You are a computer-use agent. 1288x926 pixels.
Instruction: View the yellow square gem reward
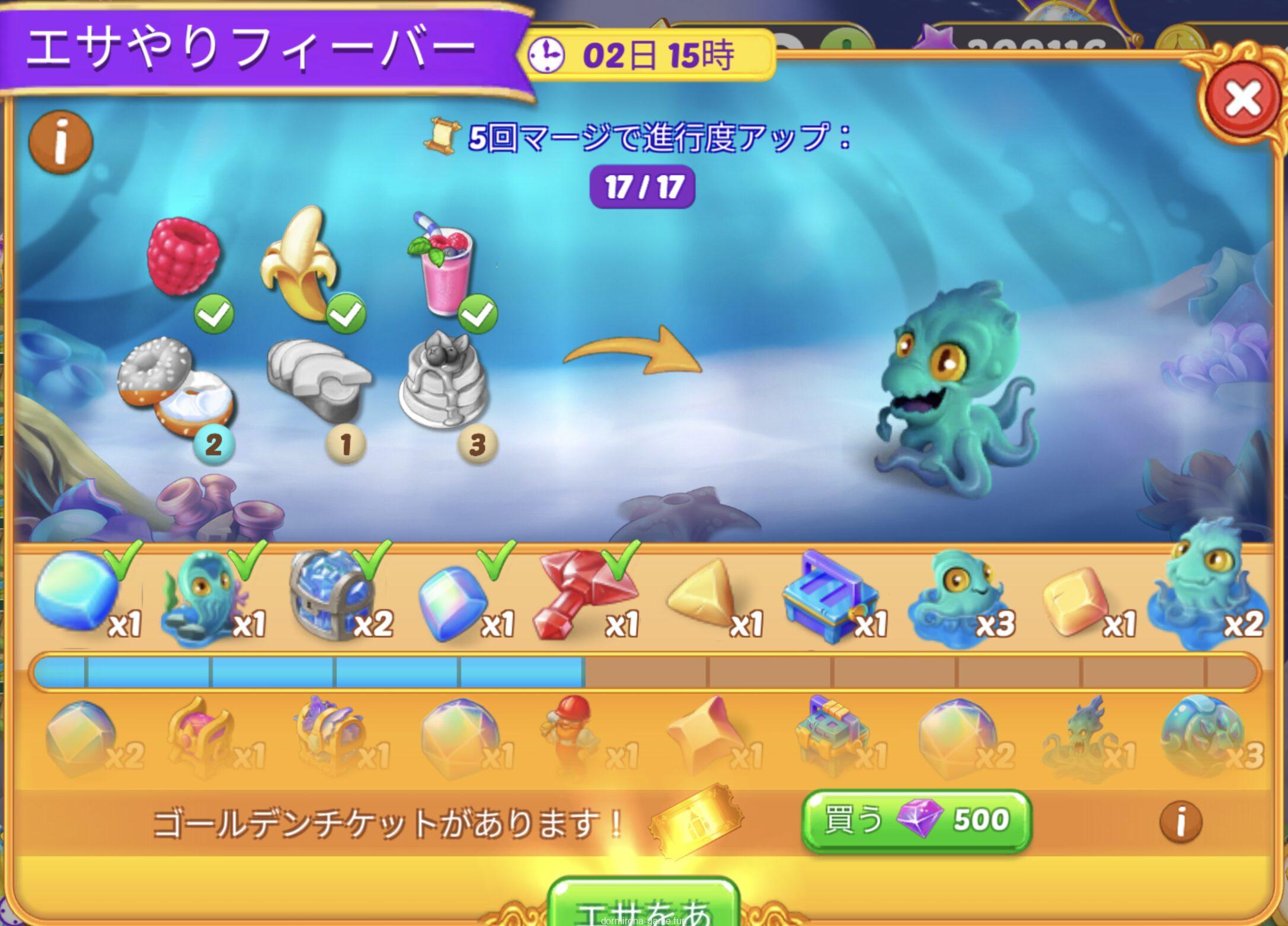(1074, 599)
